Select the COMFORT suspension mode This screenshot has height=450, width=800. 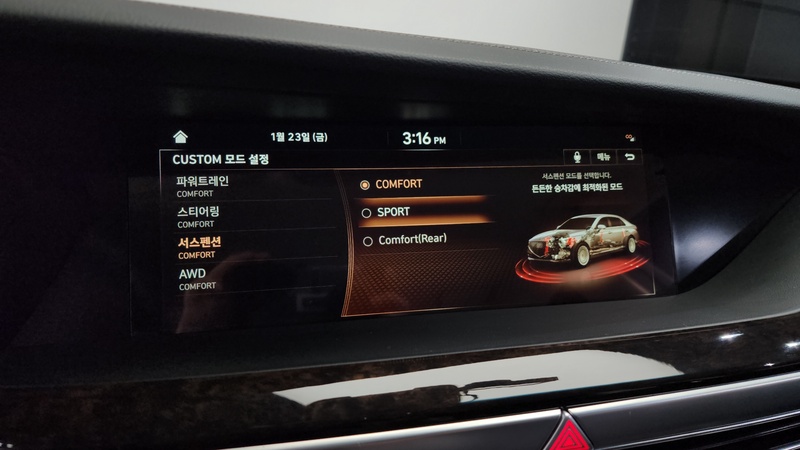coord(399,185)
